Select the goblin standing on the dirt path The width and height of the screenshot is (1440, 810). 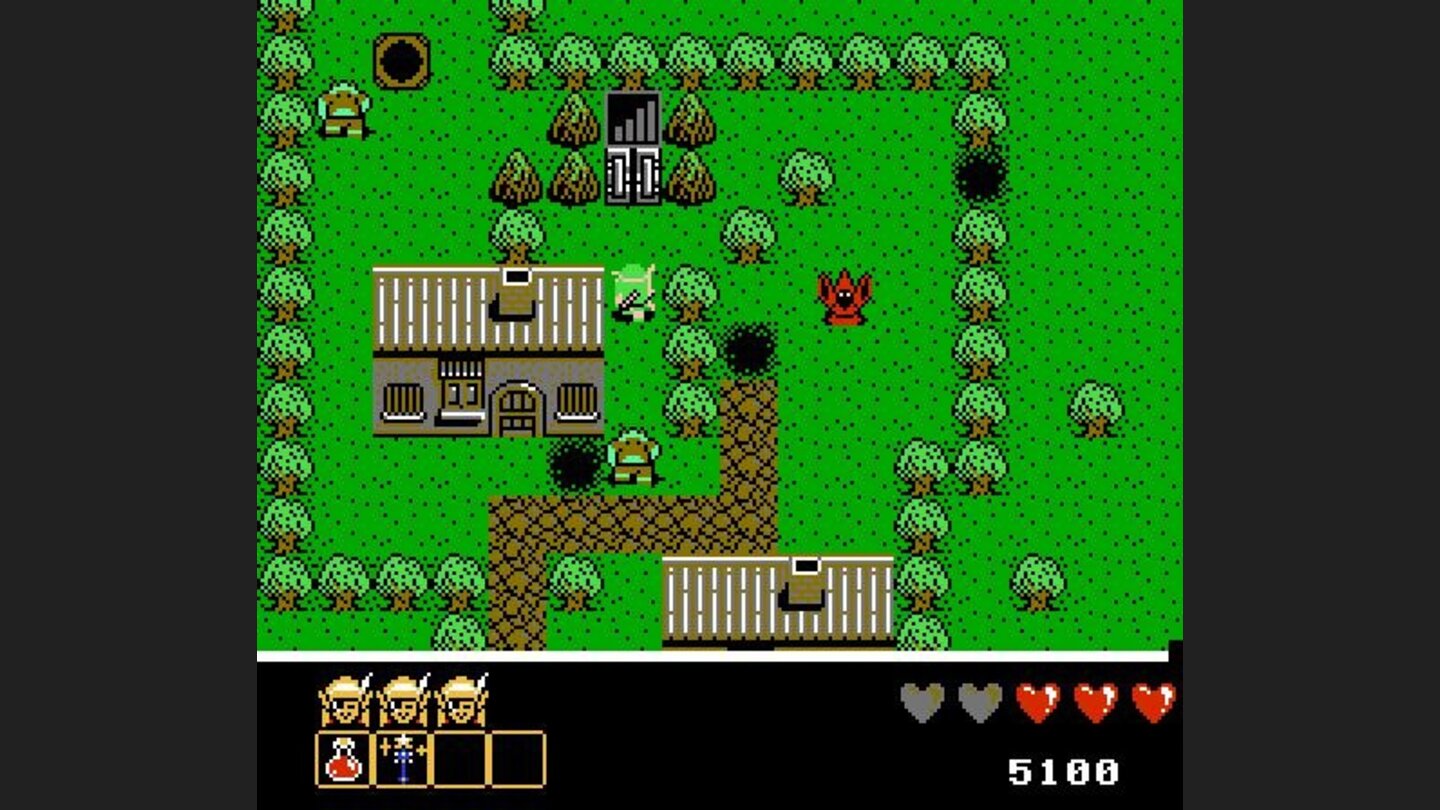point(632,458)
